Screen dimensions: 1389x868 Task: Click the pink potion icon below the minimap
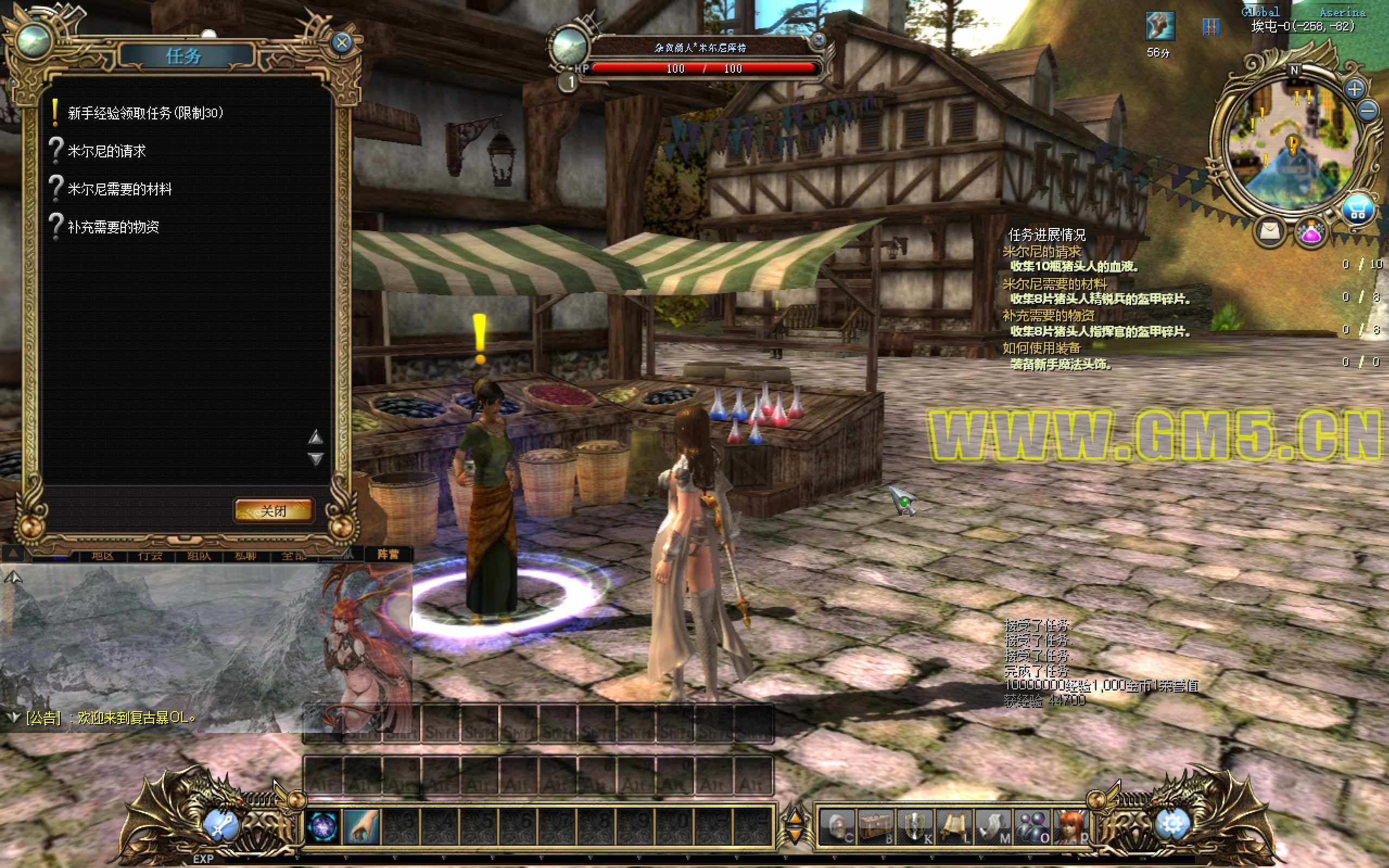[x=1311, y=232]
